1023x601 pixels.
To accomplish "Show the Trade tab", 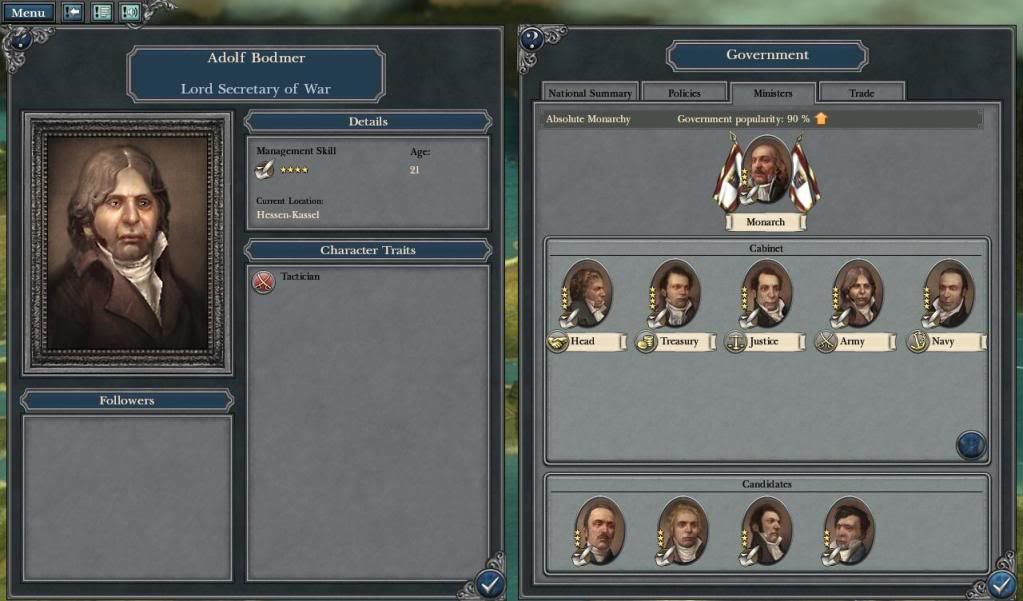I will click(x=861, y=93).
